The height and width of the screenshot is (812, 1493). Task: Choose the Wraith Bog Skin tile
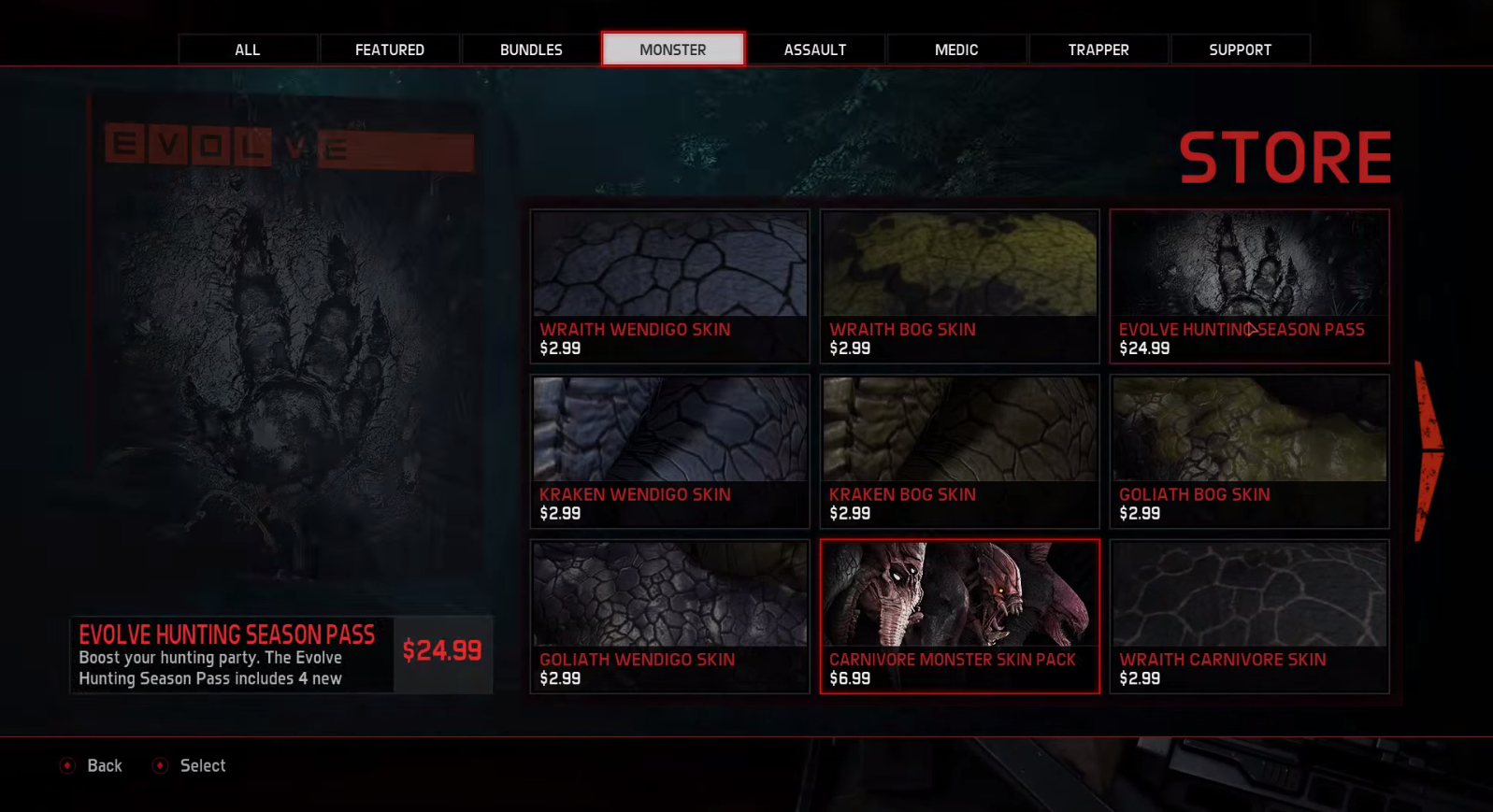(x=959, y=286)
